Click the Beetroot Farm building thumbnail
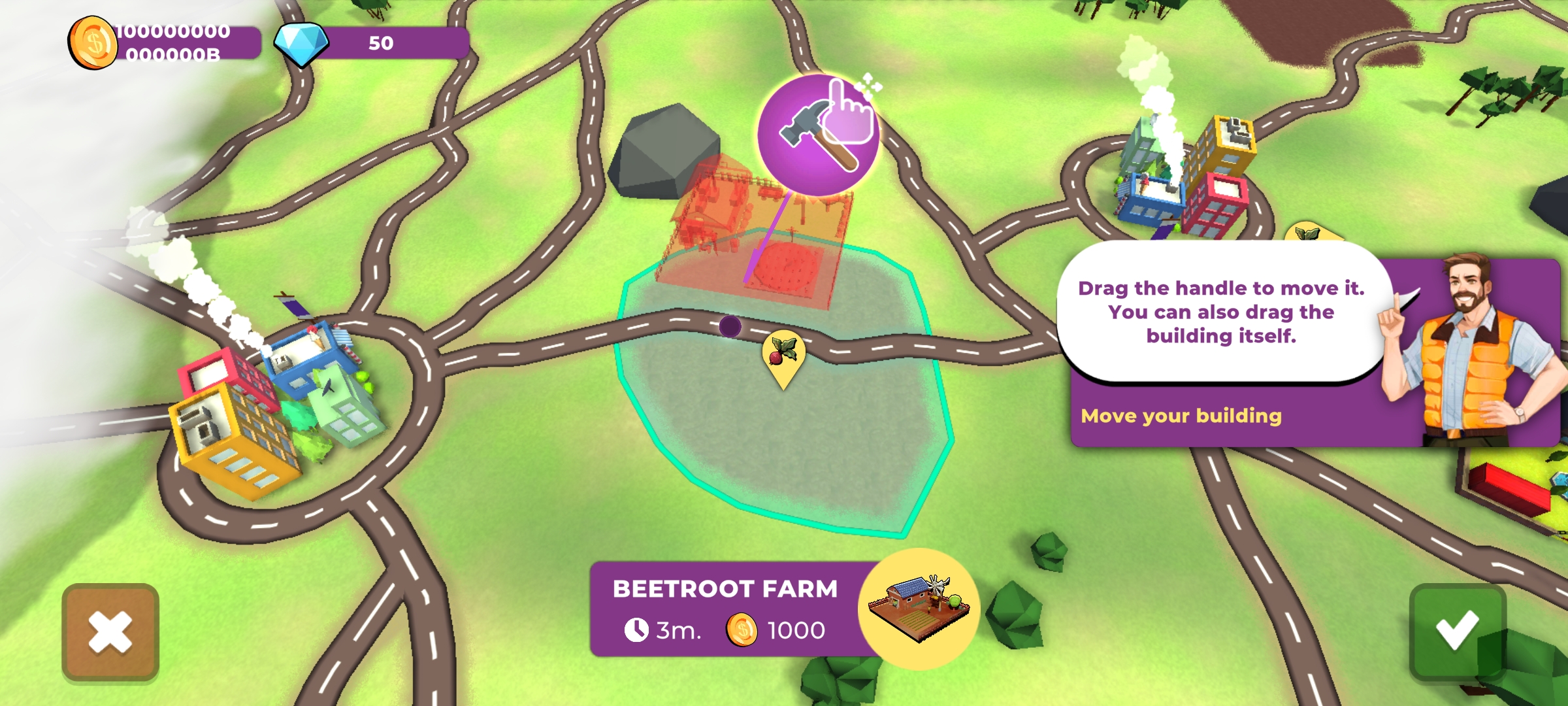Screen dimensions: 1568x706 click(919, 608)
